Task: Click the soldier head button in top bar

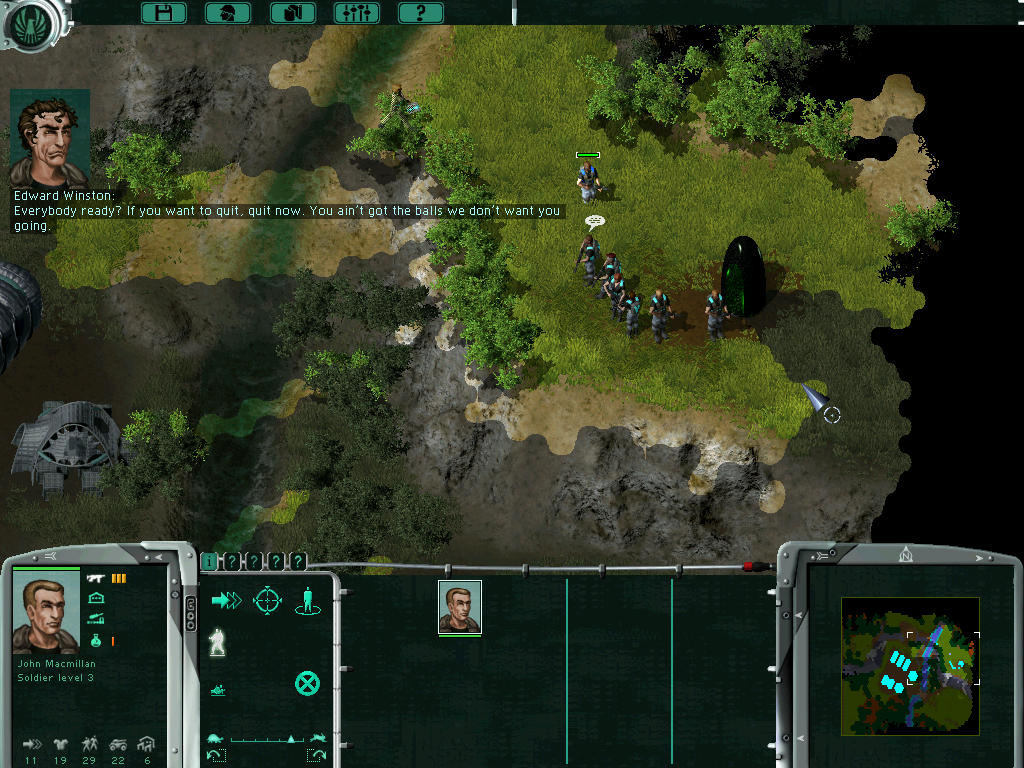Action: click(228, 13)
